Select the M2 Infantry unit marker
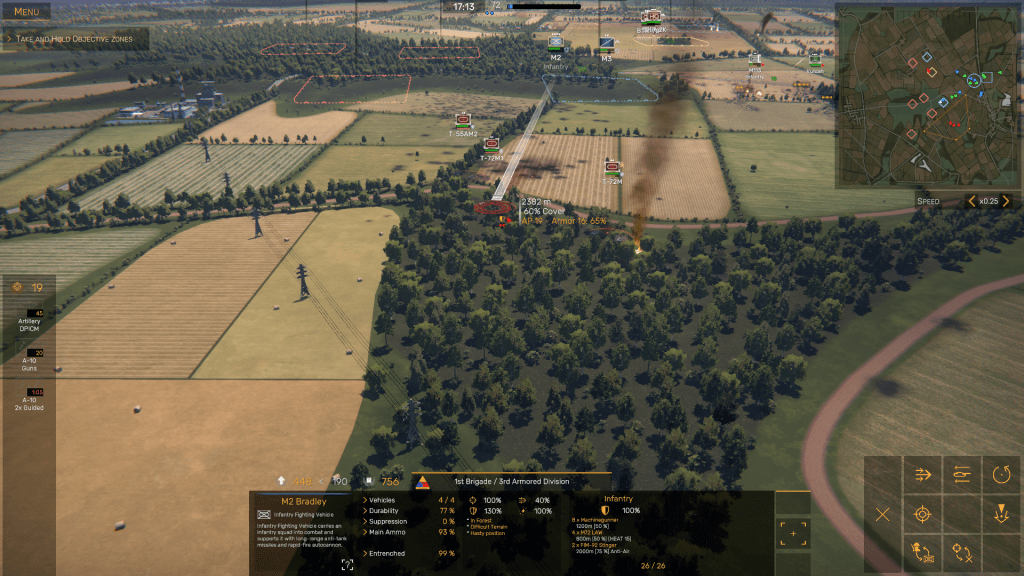 pyautogui.click(x=555, y=45)
